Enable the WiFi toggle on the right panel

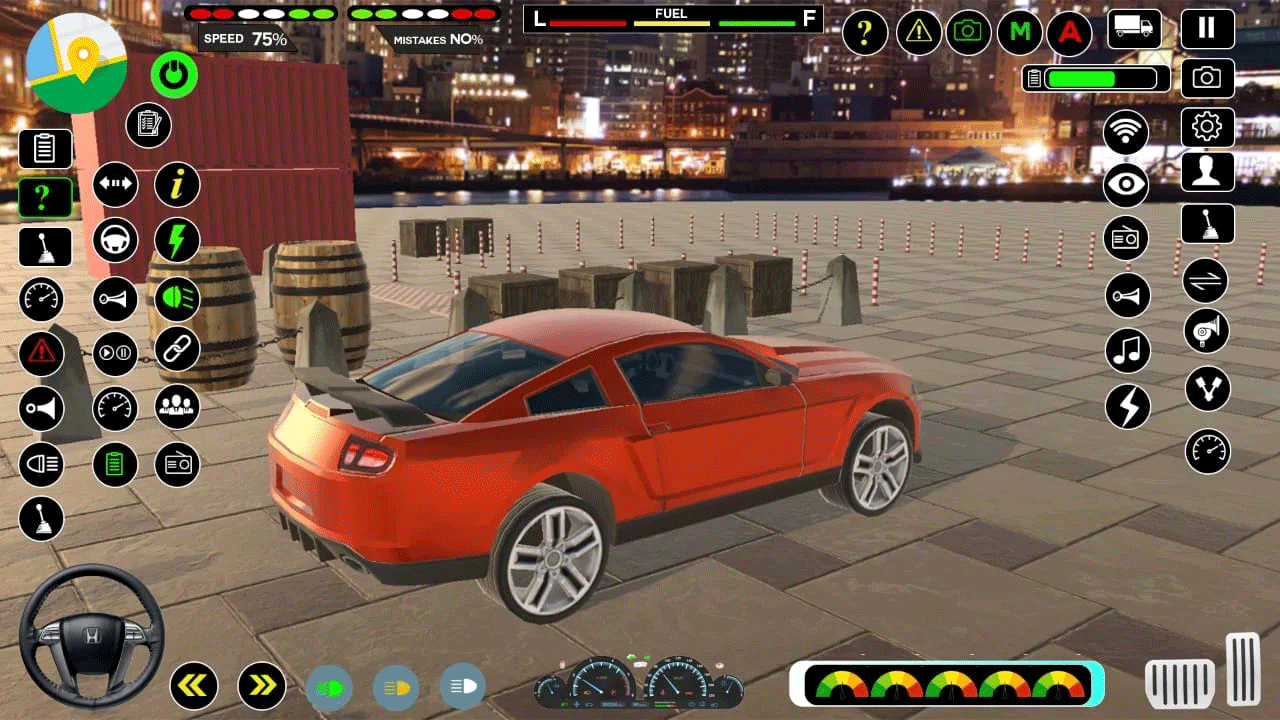click(1126, 131)
